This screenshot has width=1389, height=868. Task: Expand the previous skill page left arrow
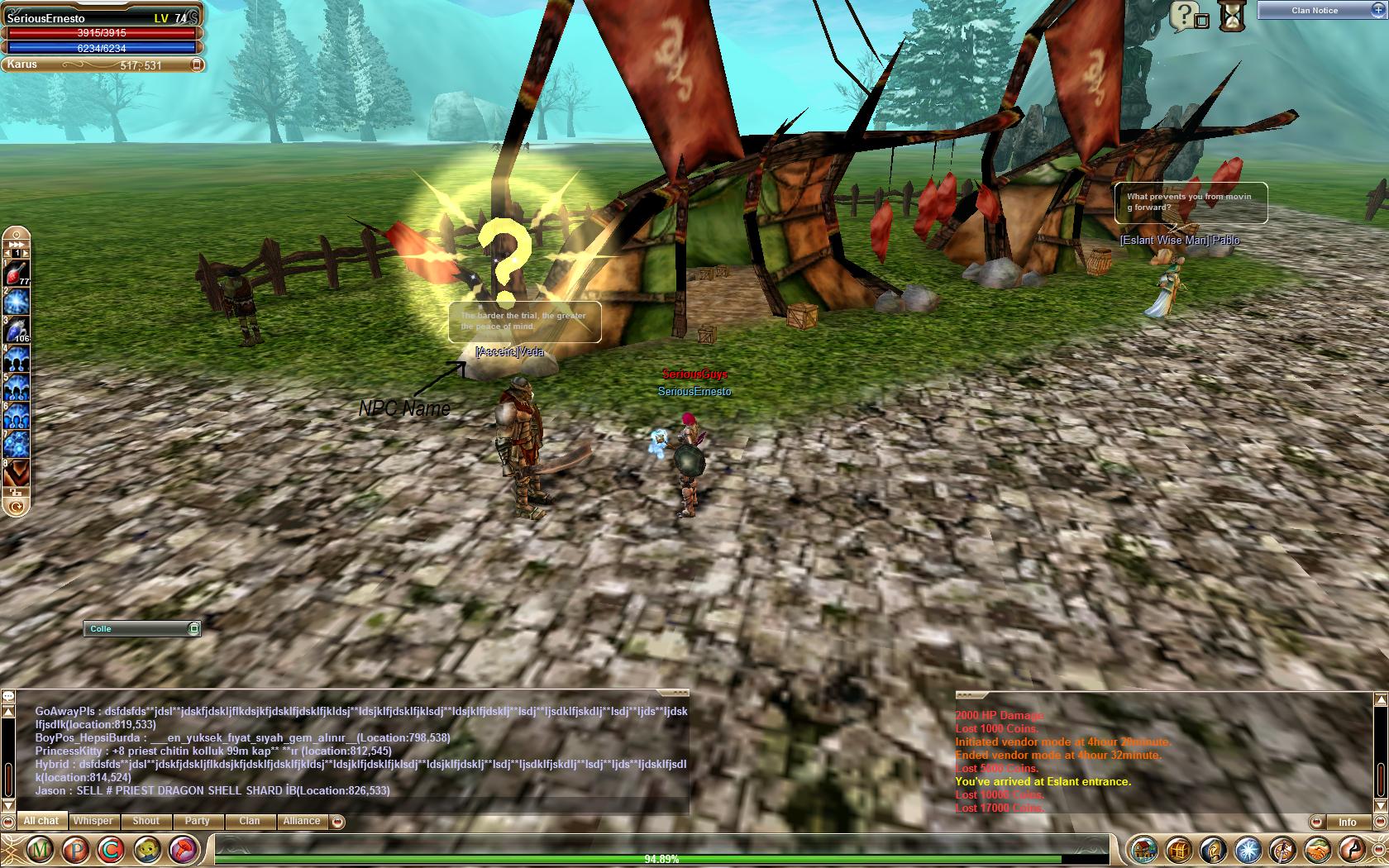pos(7,252)
